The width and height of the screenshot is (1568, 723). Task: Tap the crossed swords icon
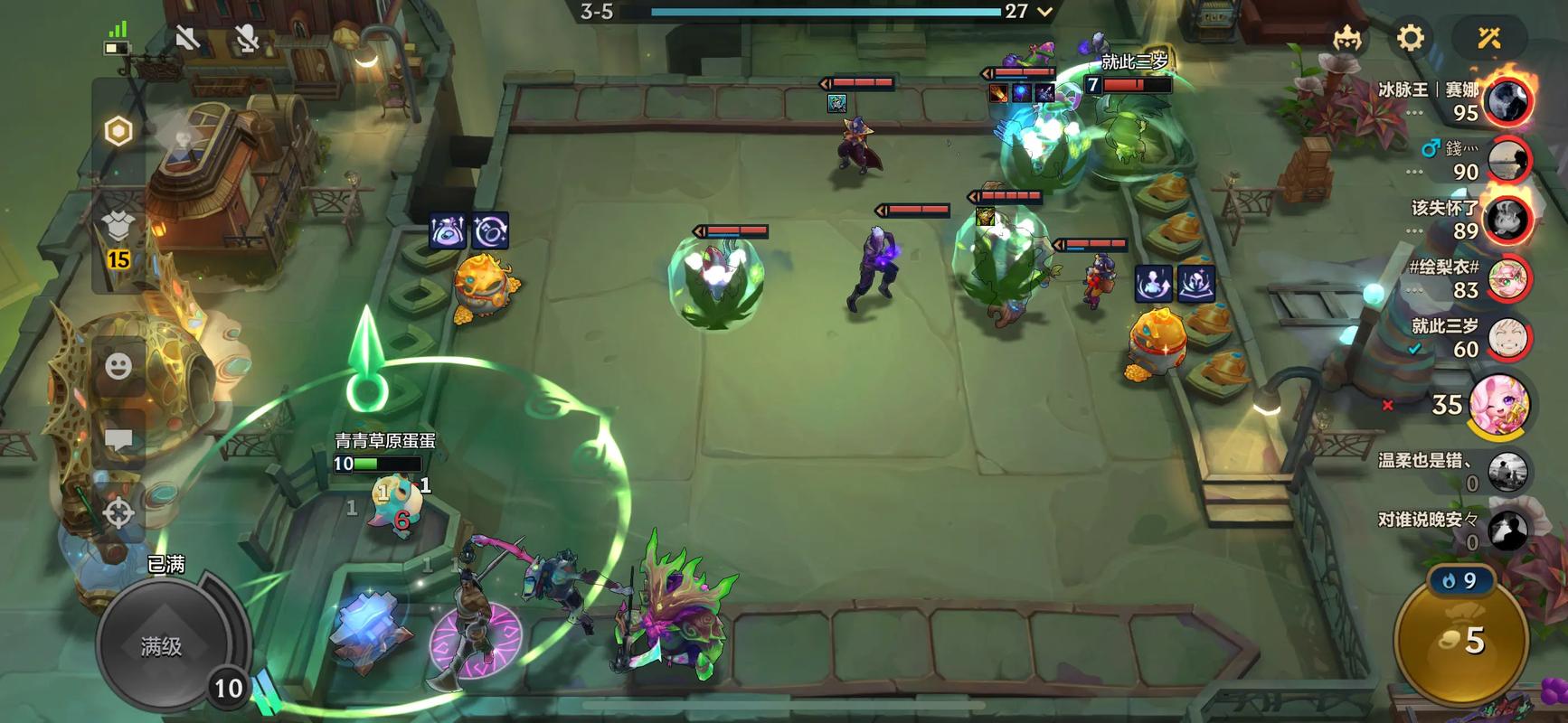coord(1488,38)
